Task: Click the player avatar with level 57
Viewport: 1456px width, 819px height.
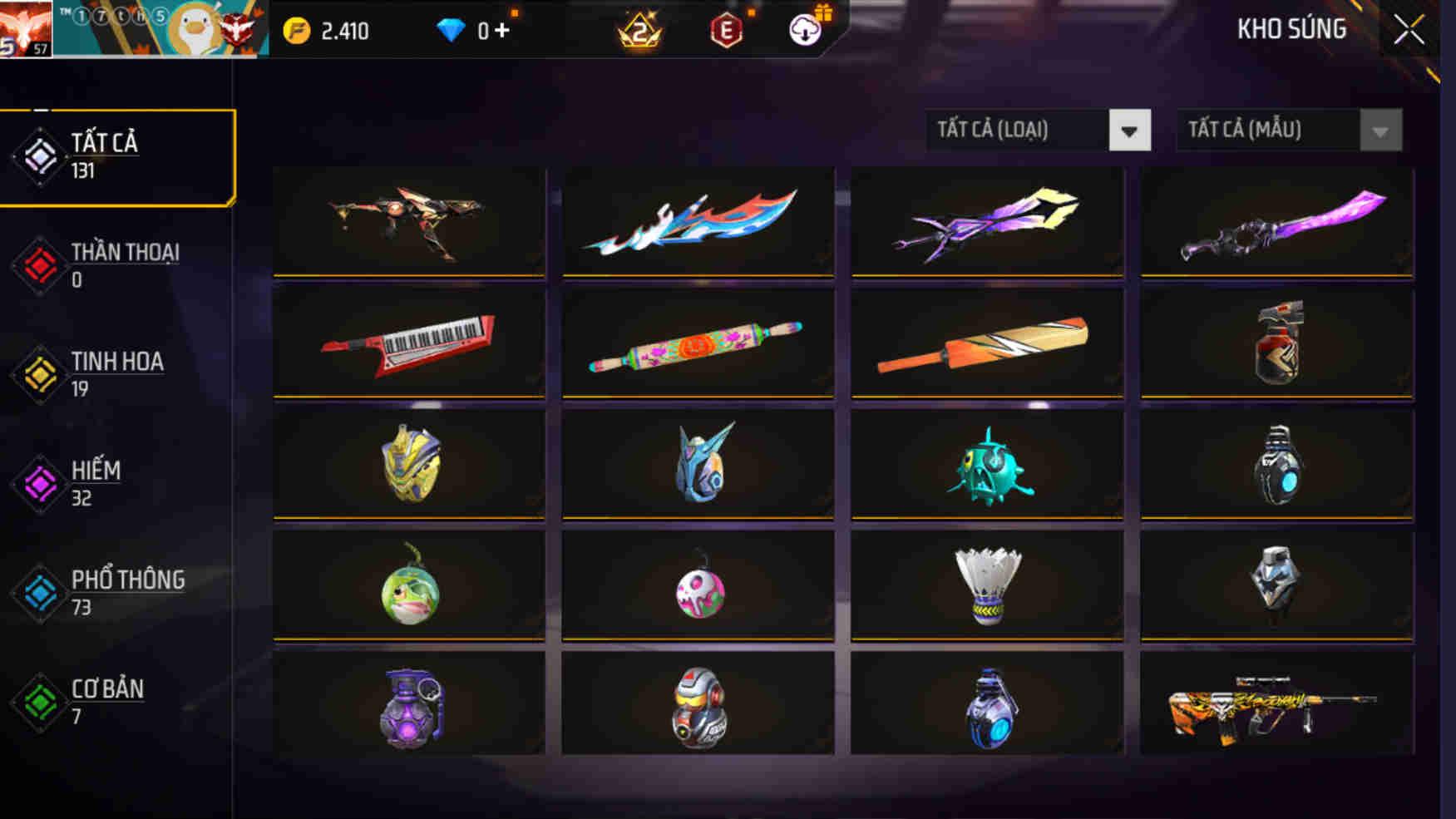Action: tap(25, 27)
